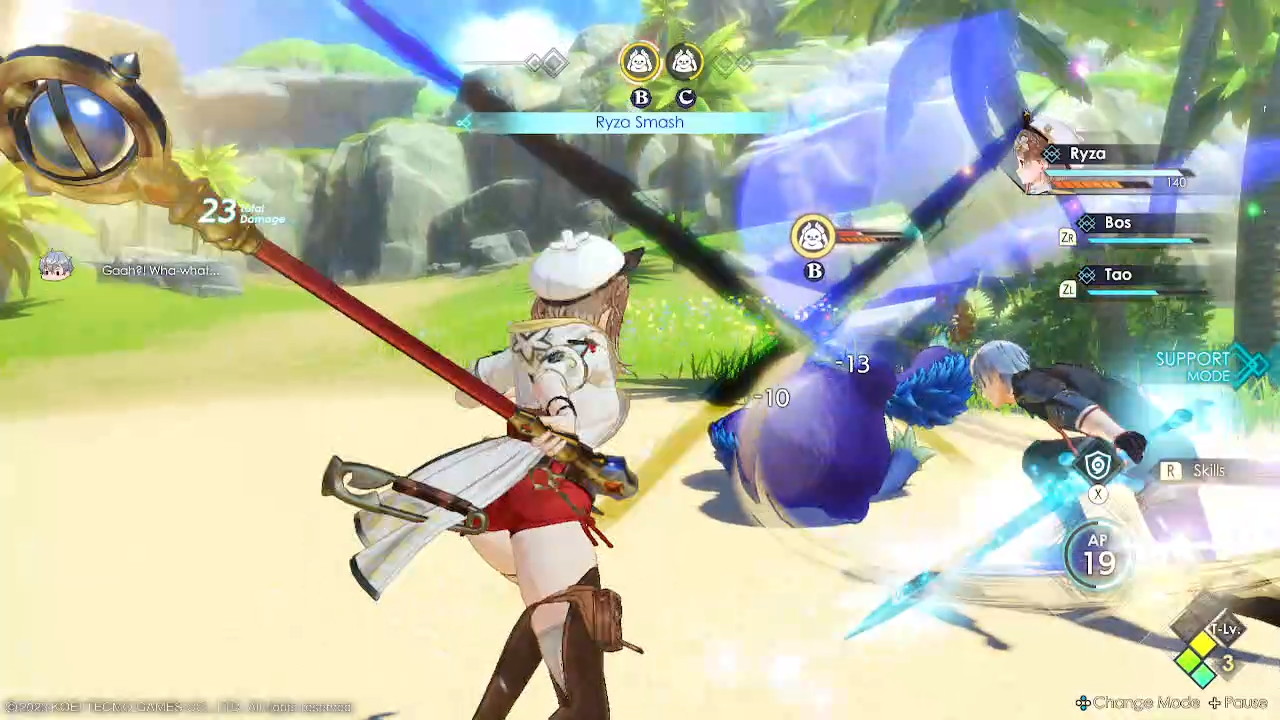Switch to party member Tao
The height and width of the screenshot is (720, 1280).
point(1116,275)
